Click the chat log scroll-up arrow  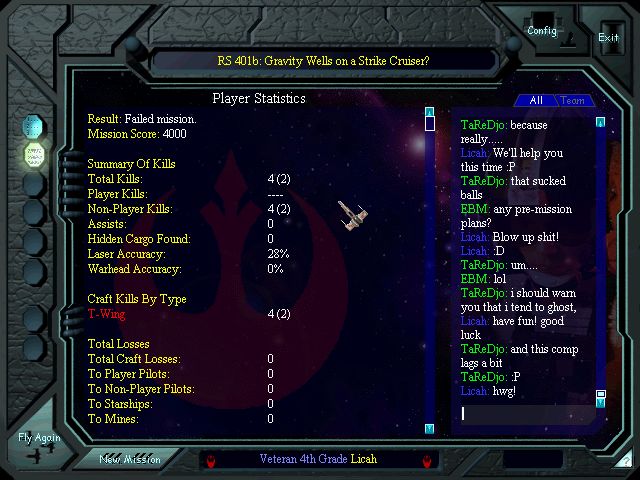(600, 122)
